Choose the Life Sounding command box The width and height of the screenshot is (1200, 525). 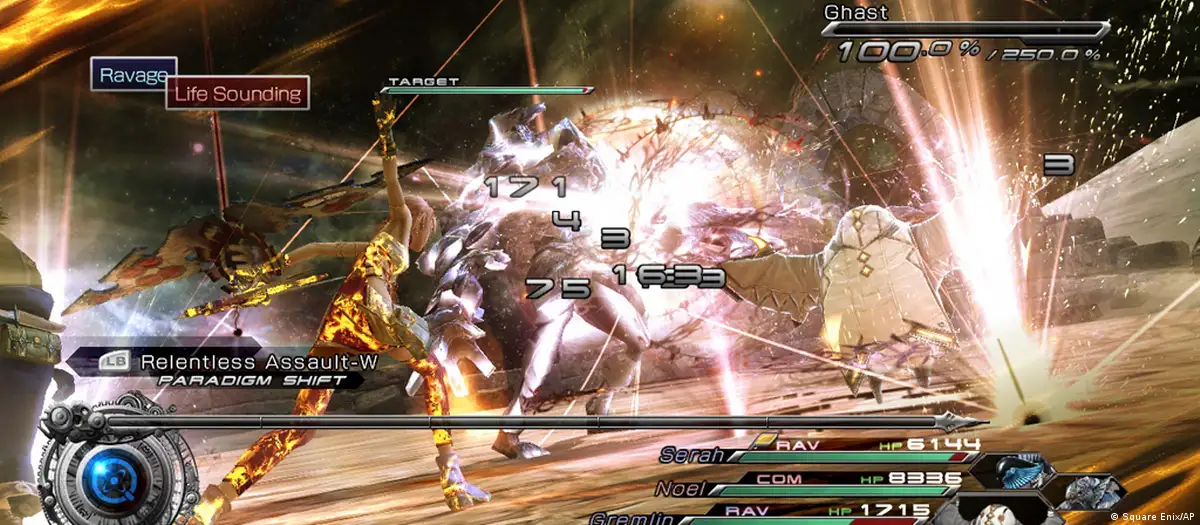[x=238, y=94]
